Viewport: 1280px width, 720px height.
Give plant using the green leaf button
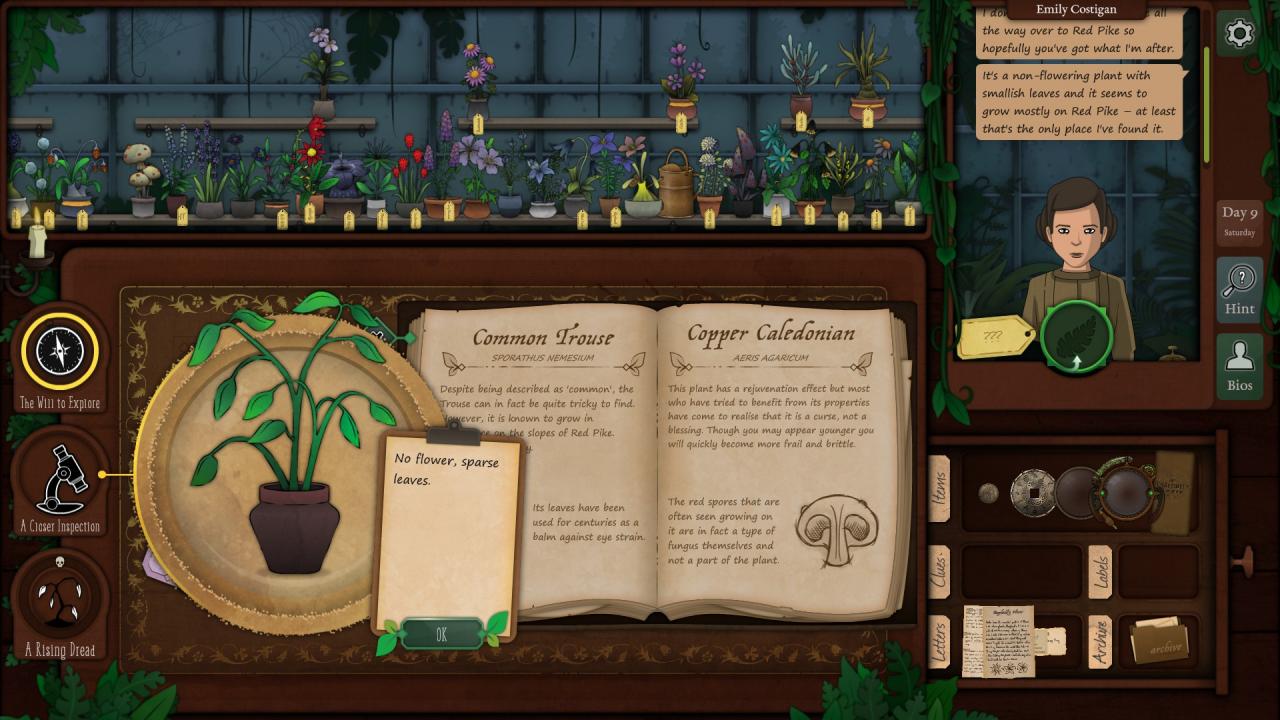pos(1078,337)
